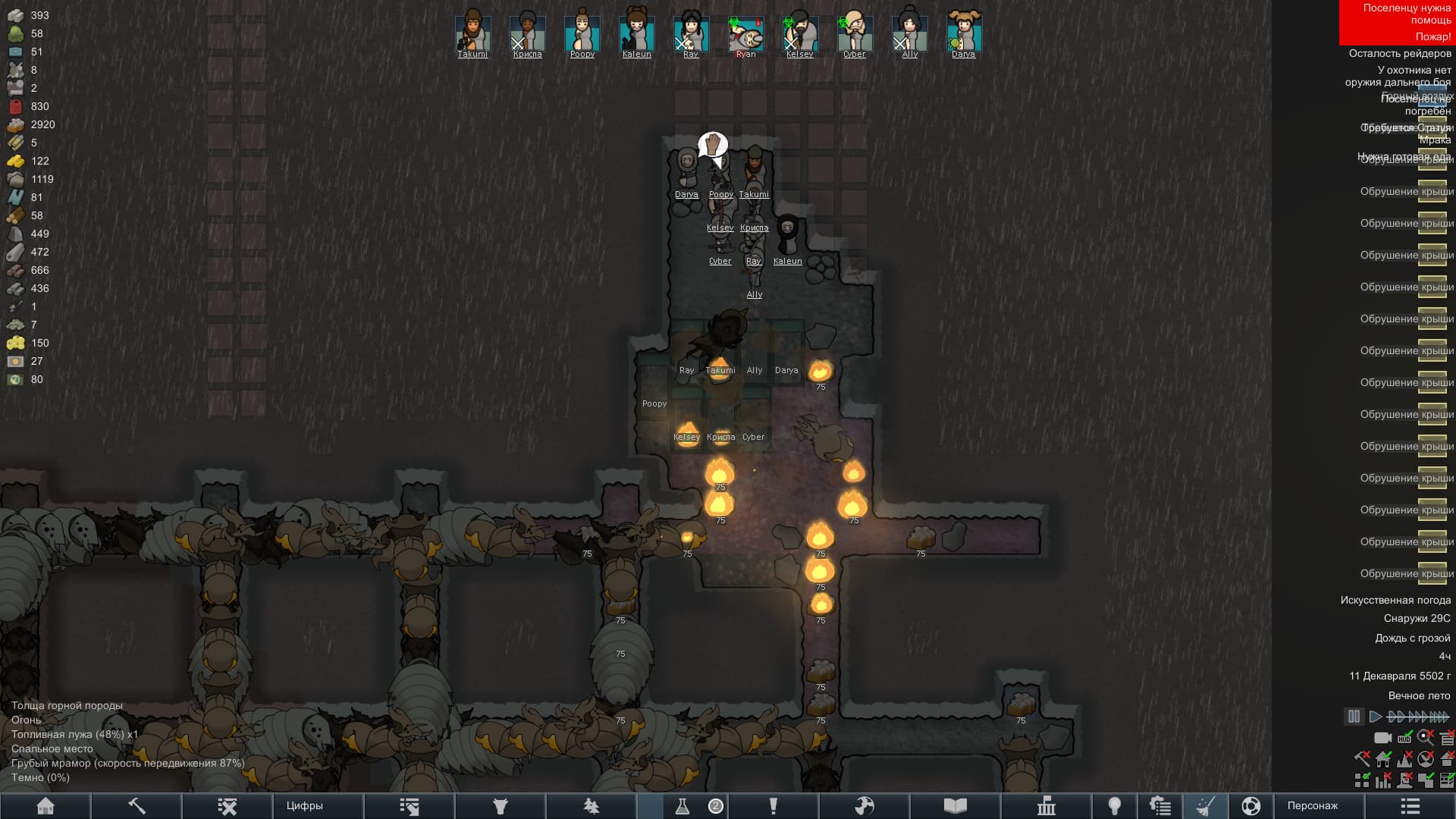The width and height of the screenshot is (1456, 819).
Task: Open the wildlife paw tab
Action: point(591,805)
